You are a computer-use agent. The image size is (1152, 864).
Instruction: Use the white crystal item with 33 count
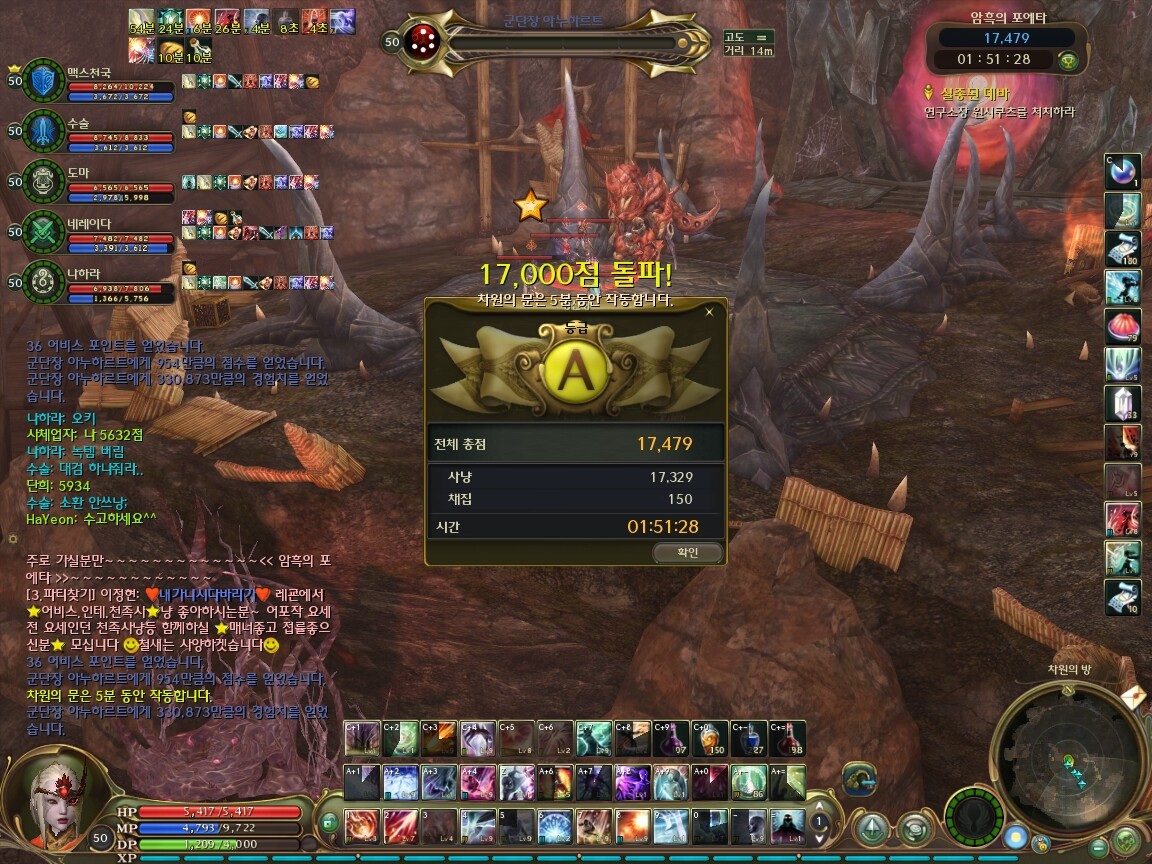(1122, 402)
